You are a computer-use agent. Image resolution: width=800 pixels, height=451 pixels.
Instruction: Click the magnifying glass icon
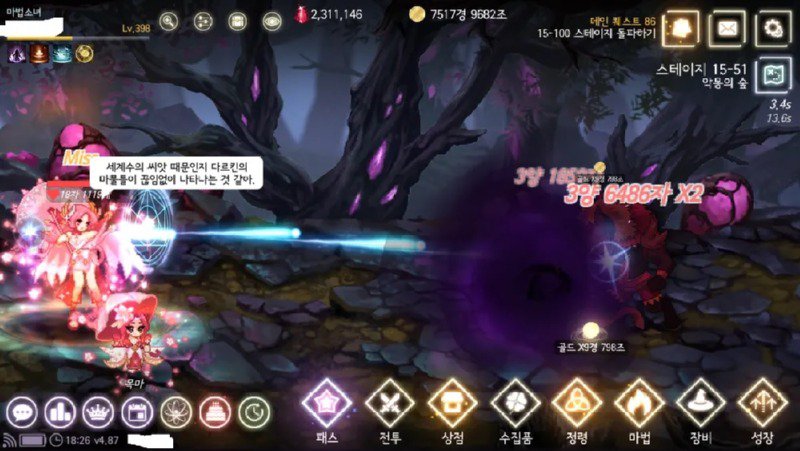(168, 20)
